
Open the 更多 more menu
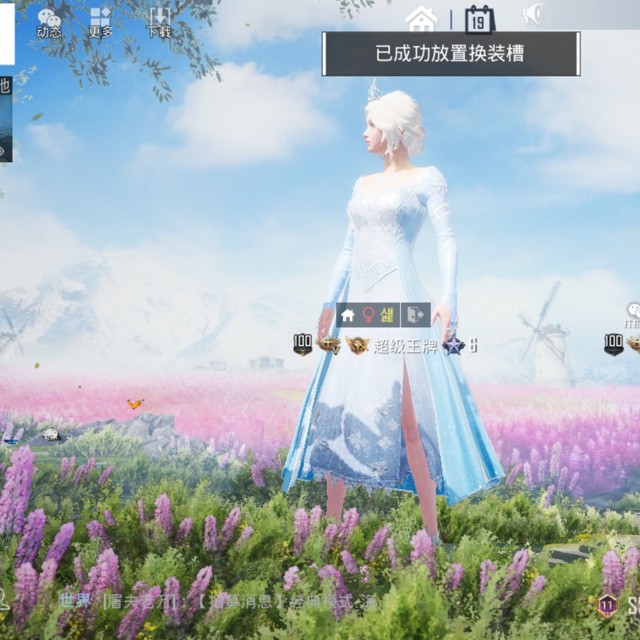pos(100,22)
